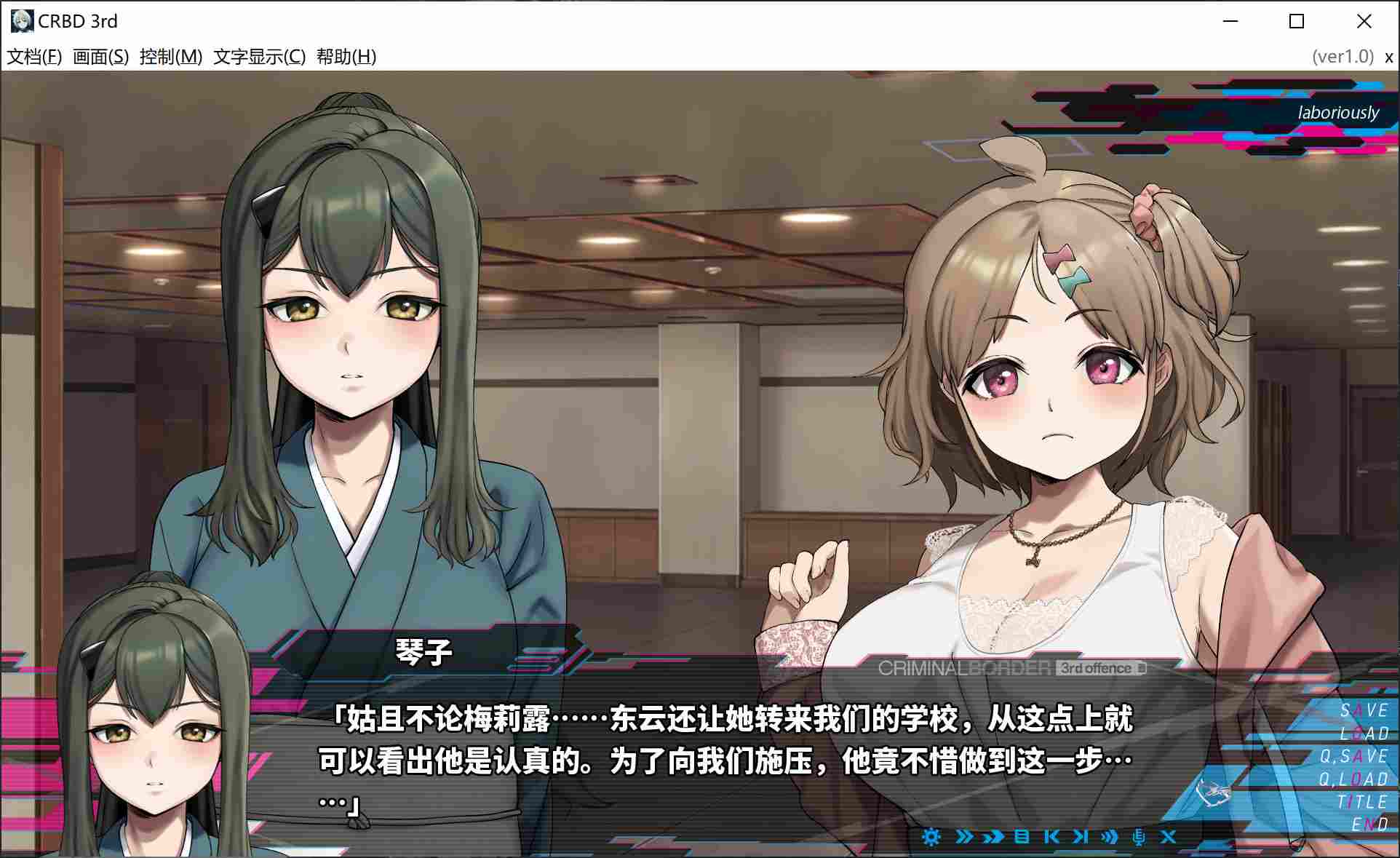This screenshot has width=1400, height=858.
Task: Open the settings gear icon
Action: [932, 838]
